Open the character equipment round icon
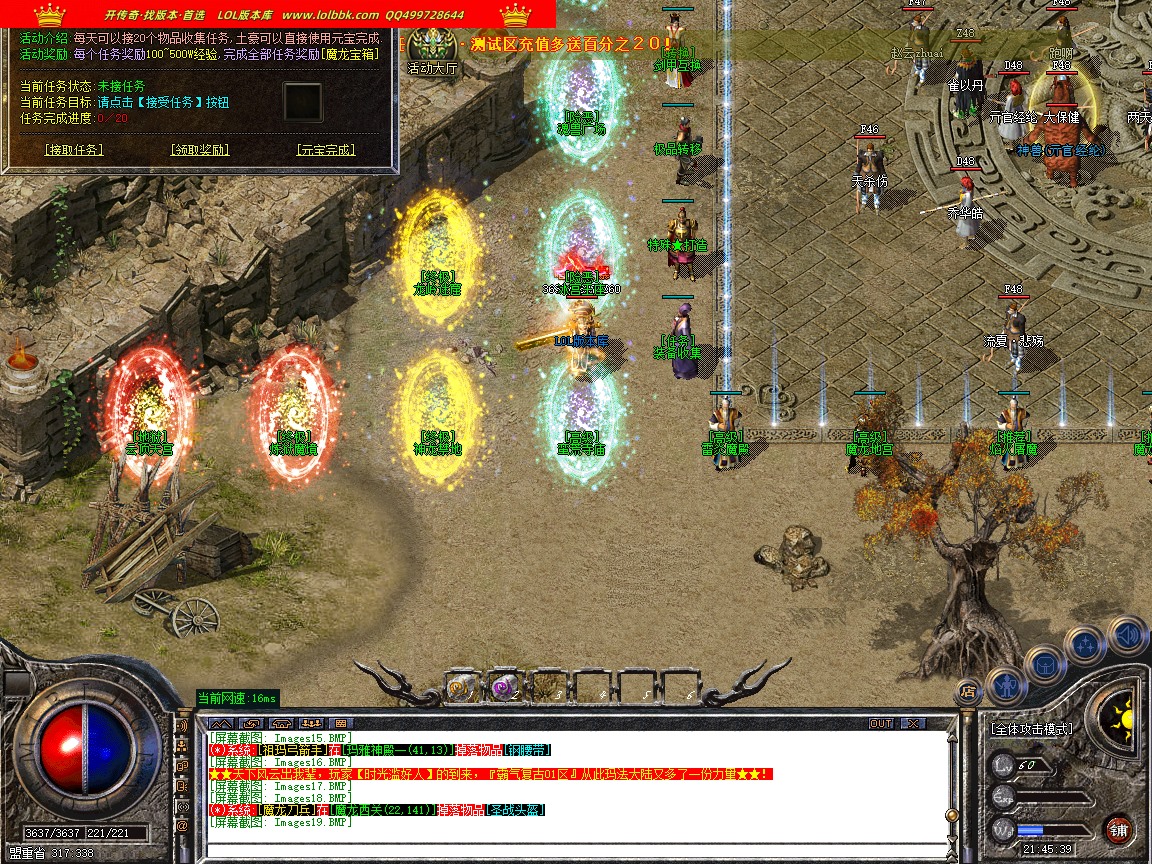This screenshot has width=1152, height=864. point(1005,684)
